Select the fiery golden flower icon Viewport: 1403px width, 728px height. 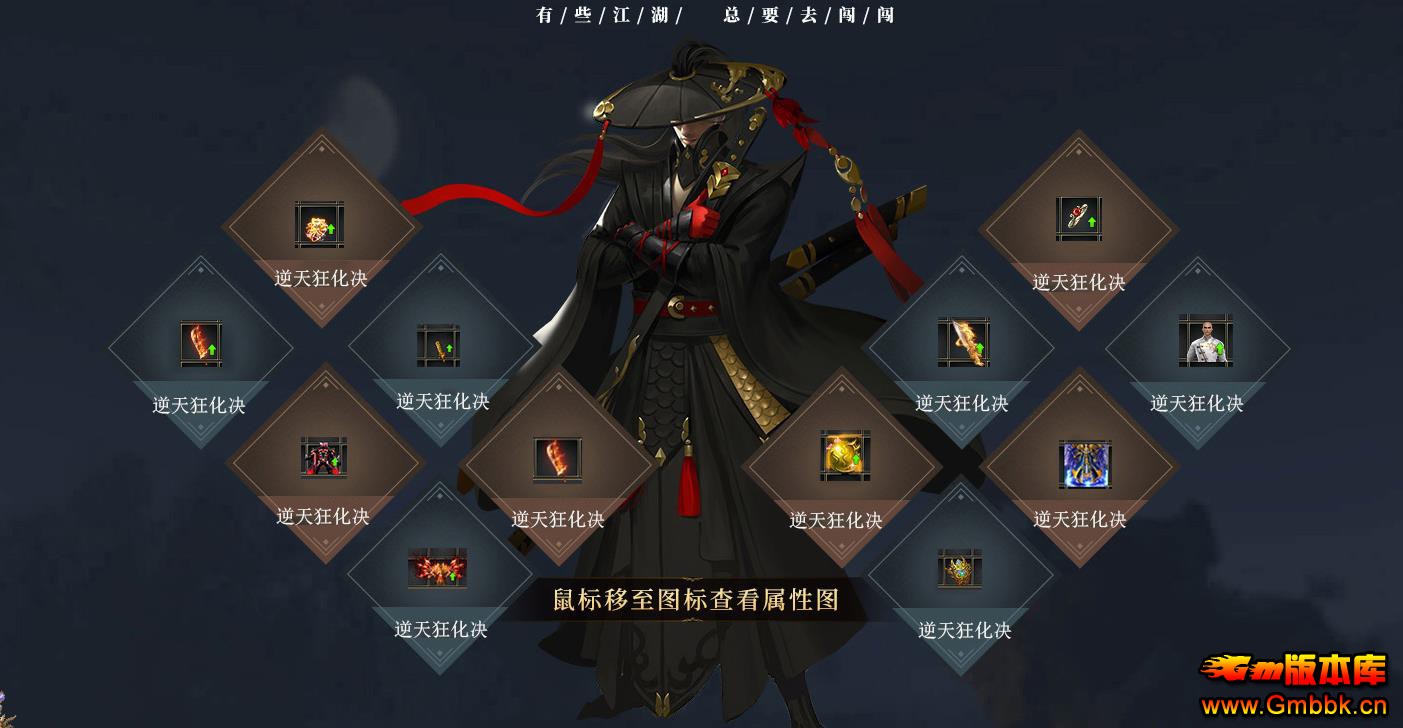pos(319,225)
